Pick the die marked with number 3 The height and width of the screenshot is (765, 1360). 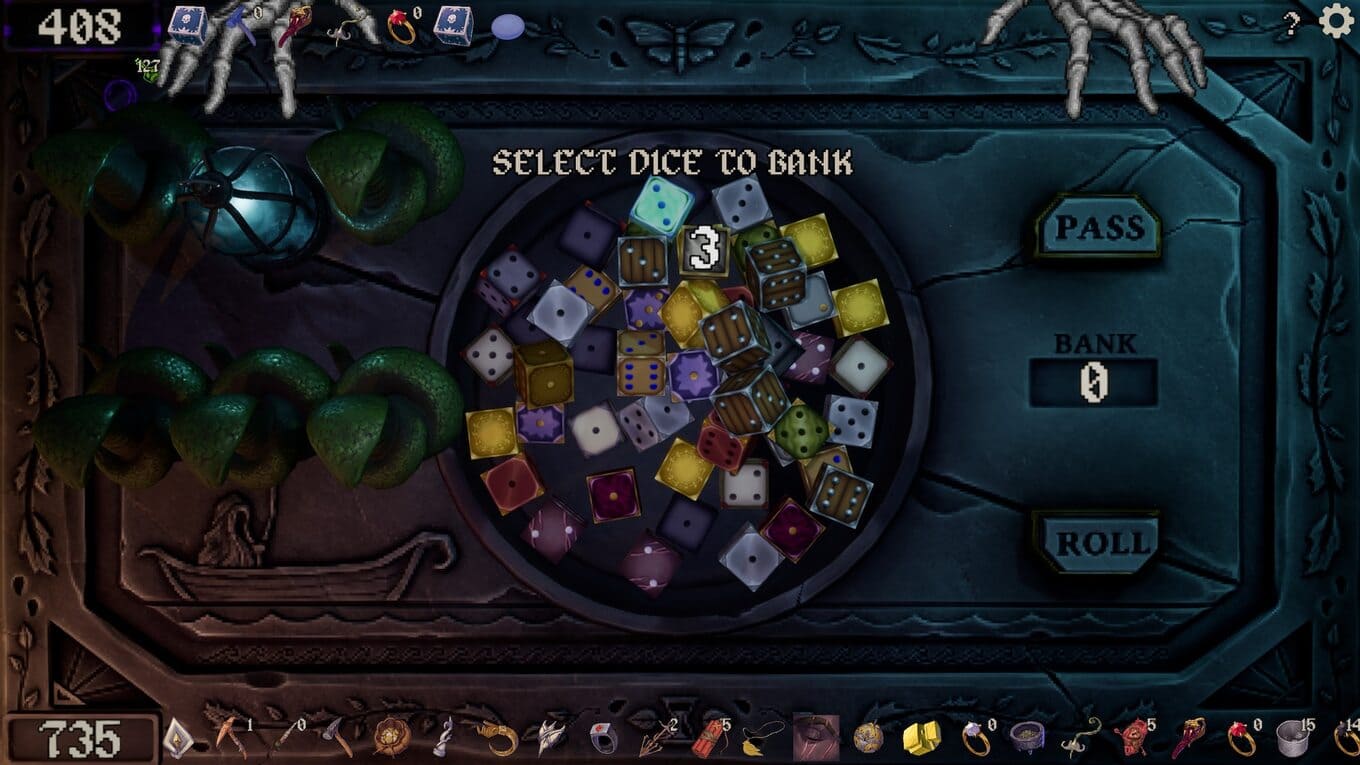coord(704,249)
